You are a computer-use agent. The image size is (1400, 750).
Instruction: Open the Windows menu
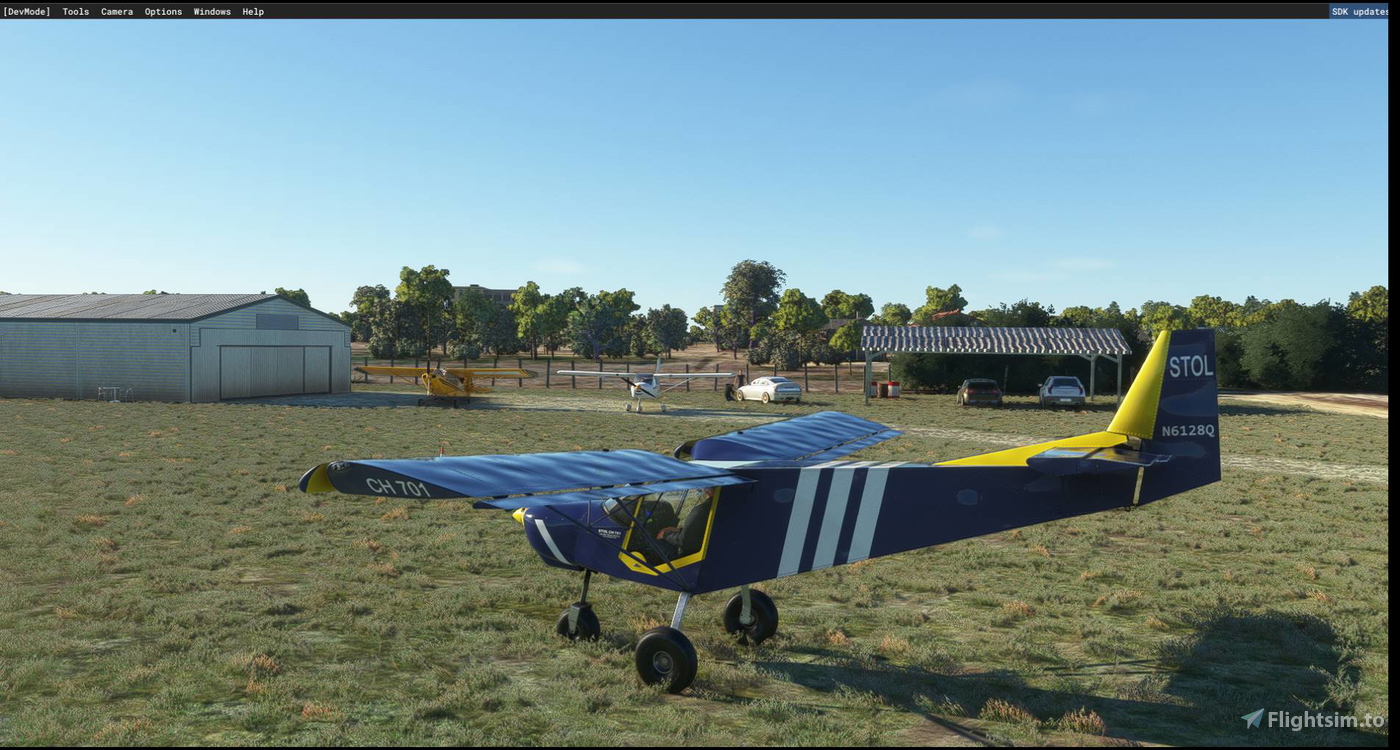coord(211,11)
